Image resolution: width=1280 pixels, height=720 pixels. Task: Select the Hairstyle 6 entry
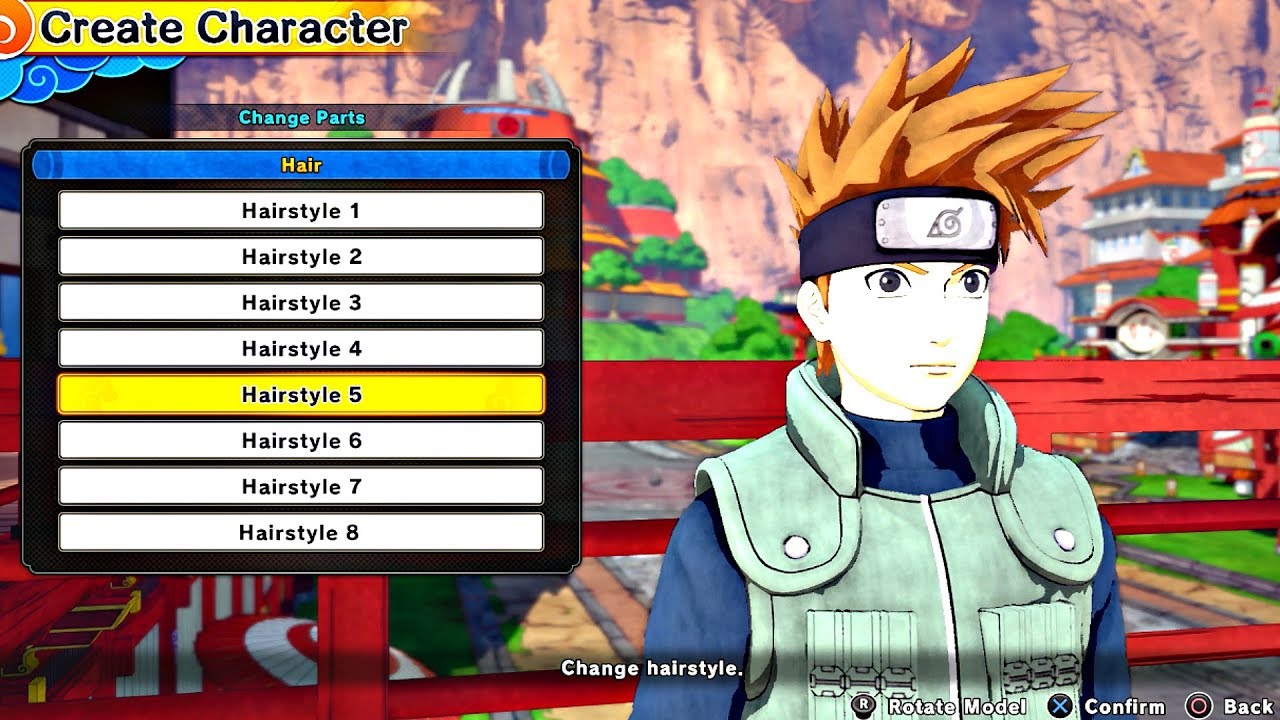[x=301, y=441]
